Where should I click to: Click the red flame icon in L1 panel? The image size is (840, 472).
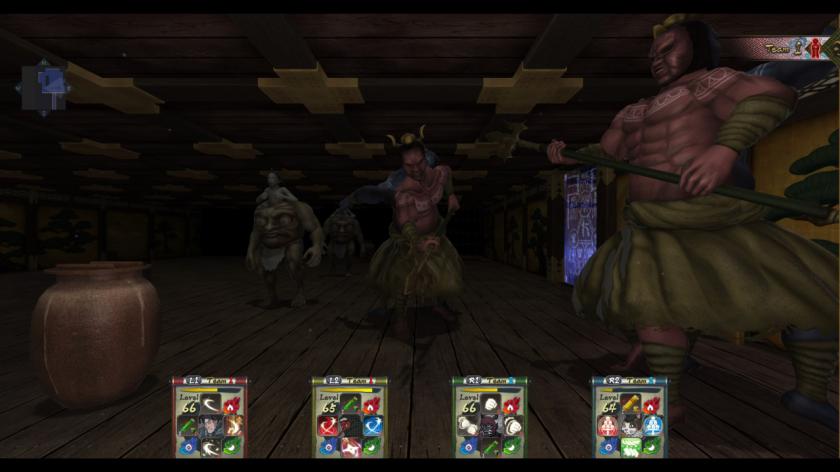(x=232, y=405)
